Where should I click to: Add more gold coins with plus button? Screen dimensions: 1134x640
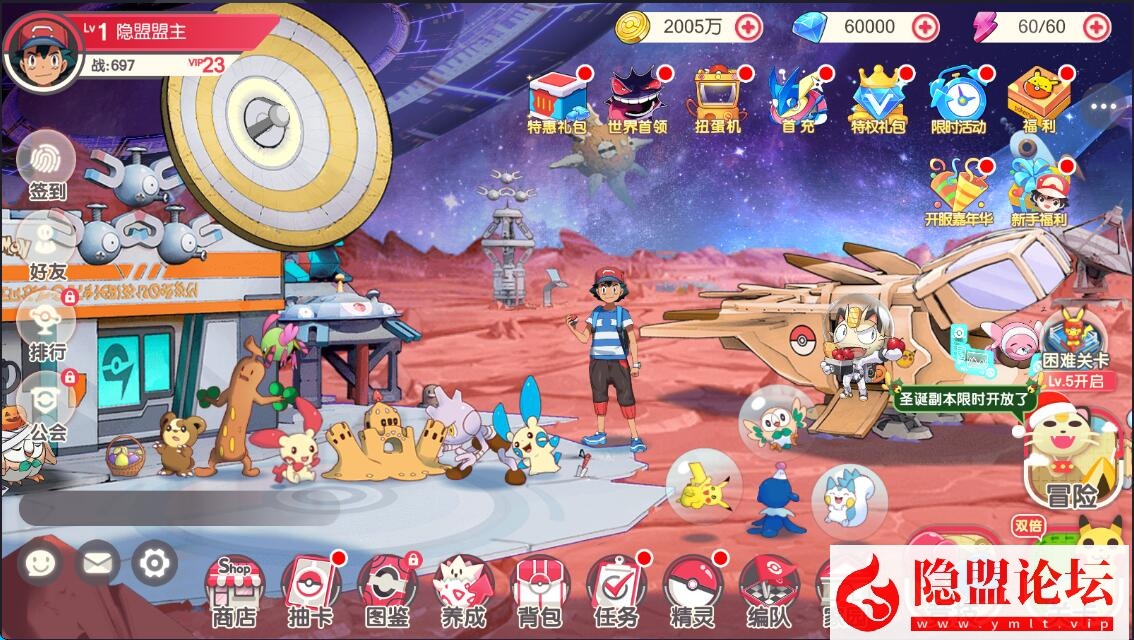(748, 27)
